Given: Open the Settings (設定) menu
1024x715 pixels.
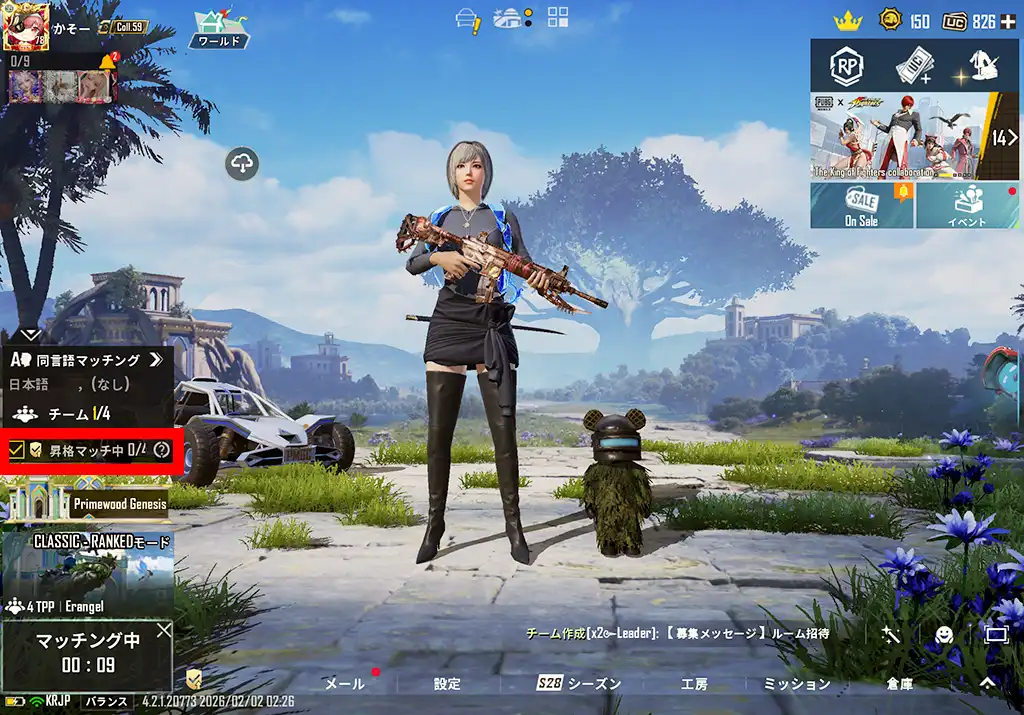Looking at the screenshot, I should point(447,684).
